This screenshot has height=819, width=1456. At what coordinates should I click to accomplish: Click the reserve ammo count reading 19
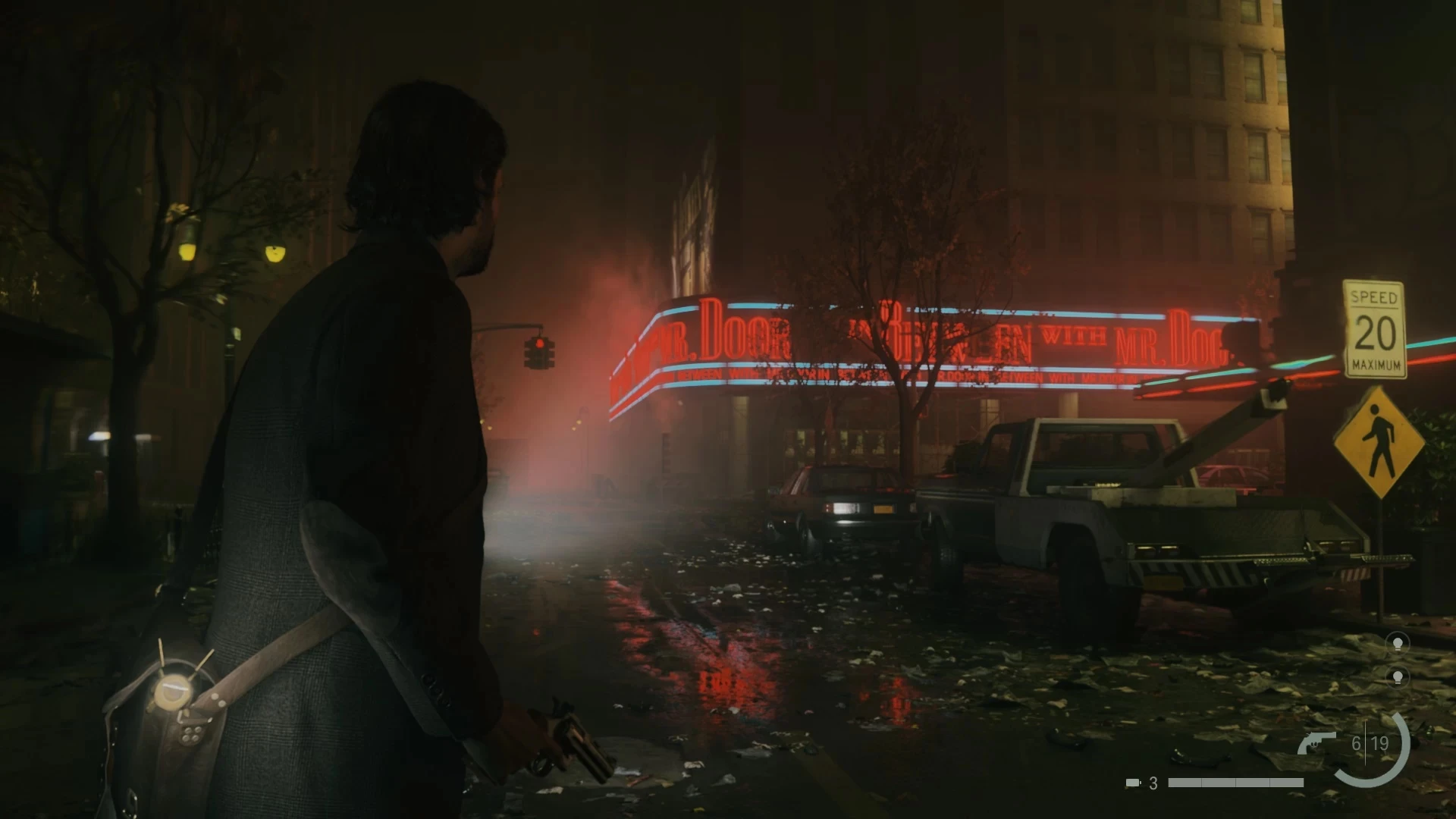point(1379,744)
